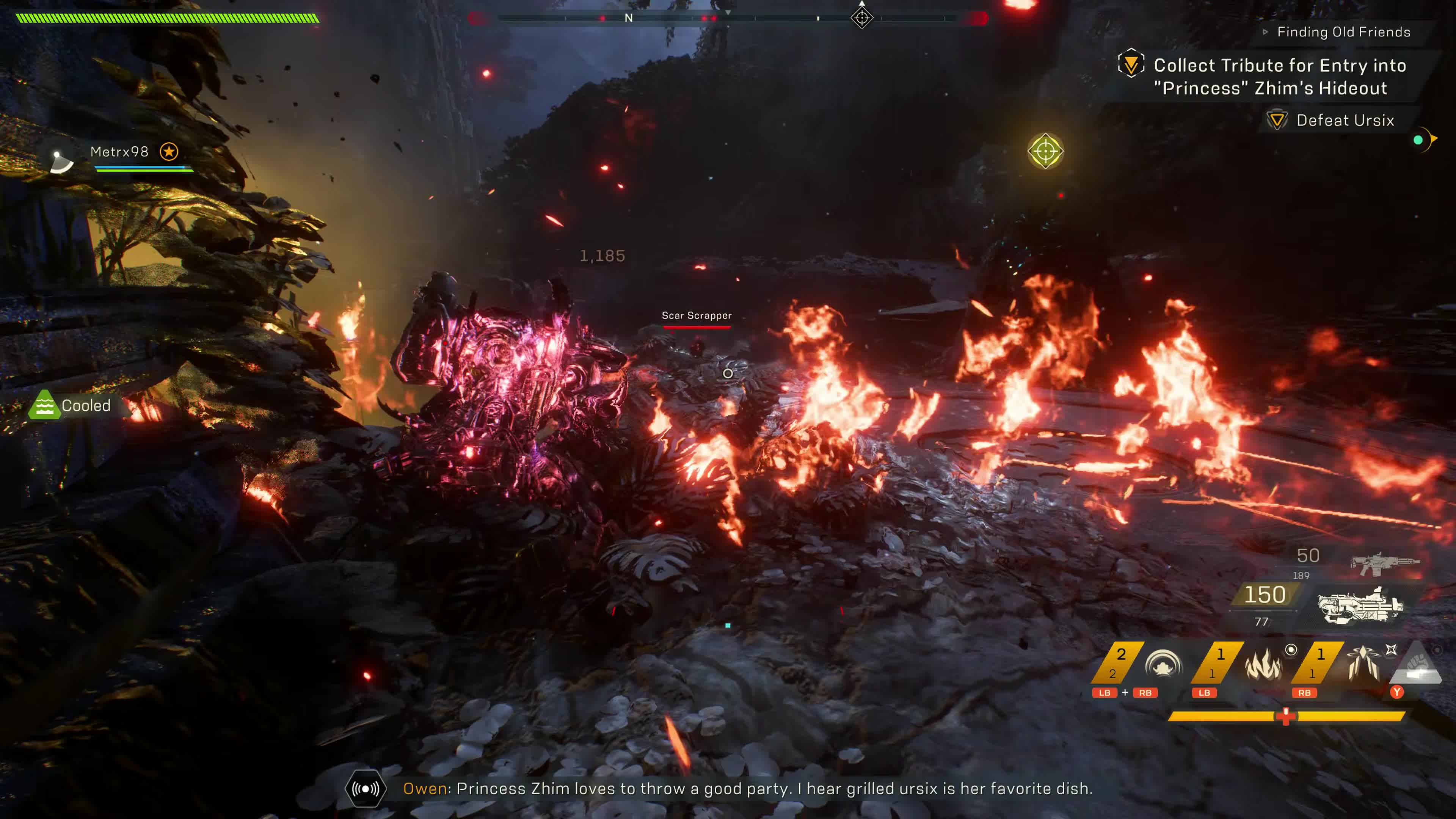
Task: Select the Cooled status effect icon
Action: click(44, 405)
